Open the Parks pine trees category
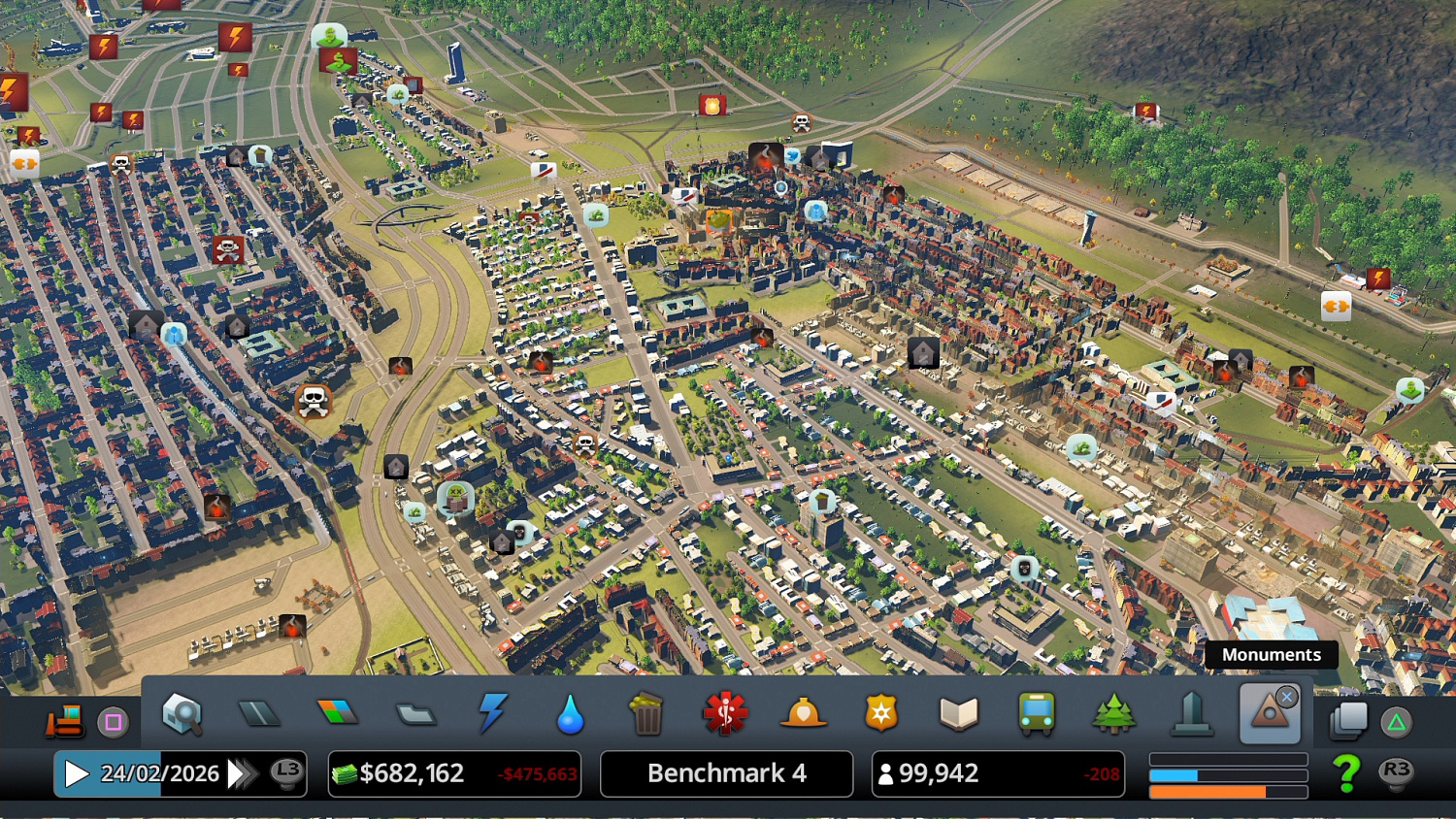 (x=1113, y=714)
